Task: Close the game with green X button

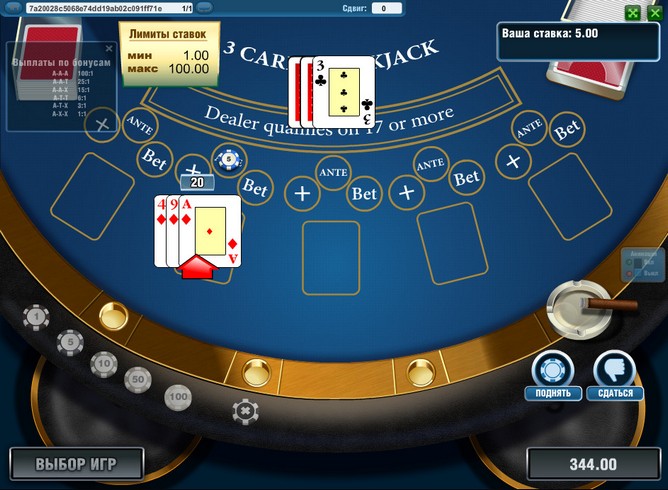Action: [x=652, y=13]
